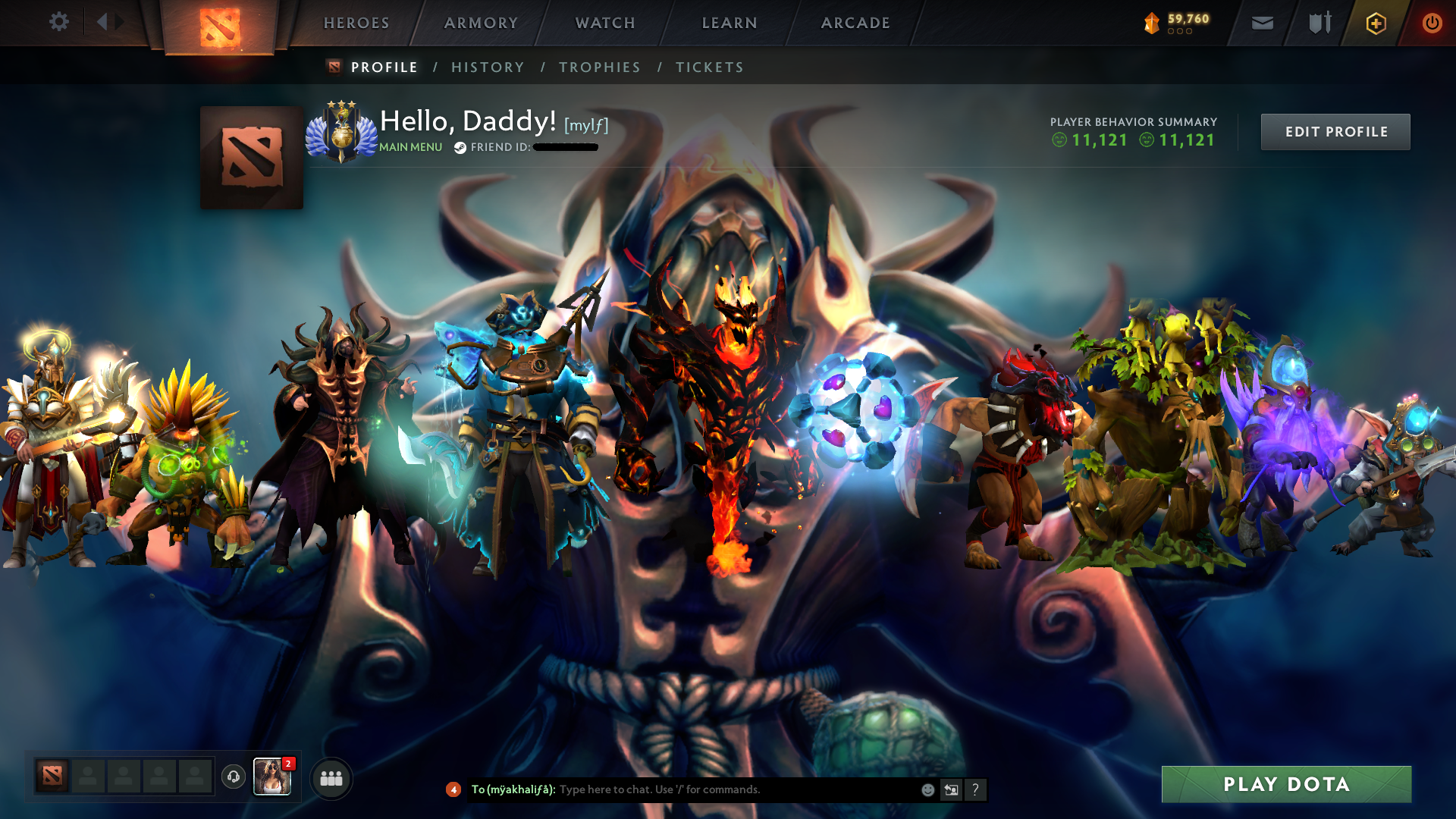Open voice chat with the headset icon
Screen dimensions: 1456x819
233,777
